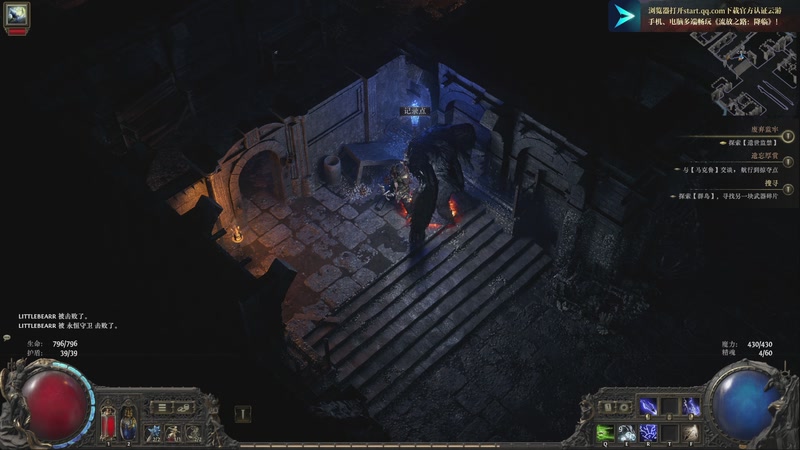
Task: Click the START cloud gaming arrow logo
Action: coord(626,15)
